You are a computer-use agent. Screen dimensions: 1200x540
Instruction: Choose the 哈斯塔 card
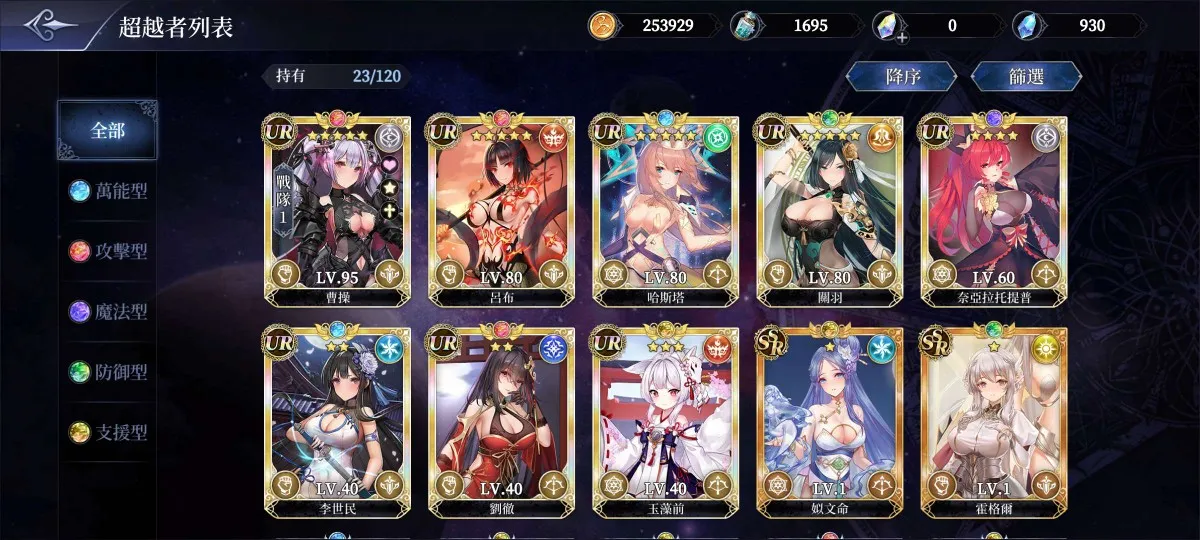click(662, 210)
